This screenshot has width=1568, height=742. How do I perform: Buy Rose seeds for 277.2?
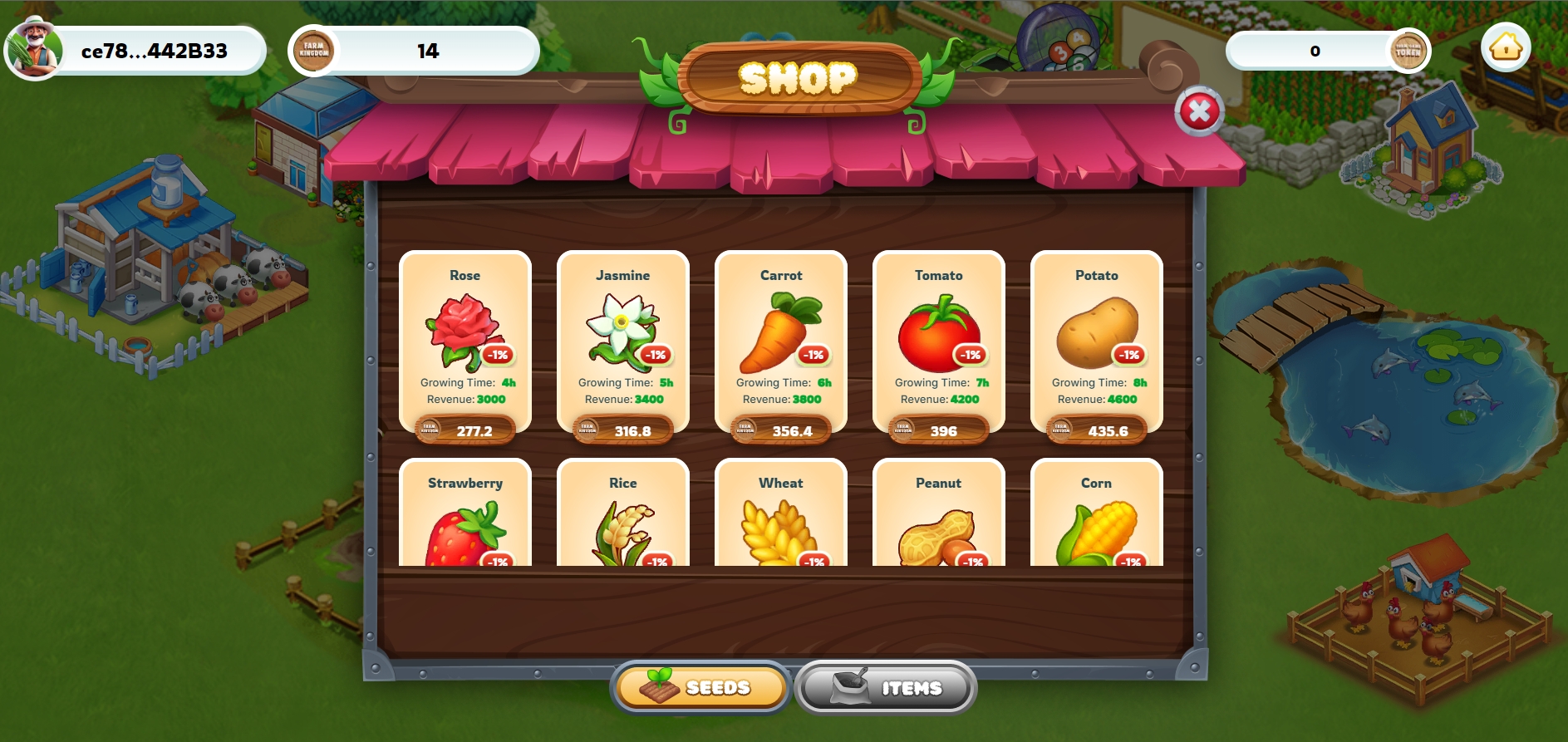[x=465, y=430]
